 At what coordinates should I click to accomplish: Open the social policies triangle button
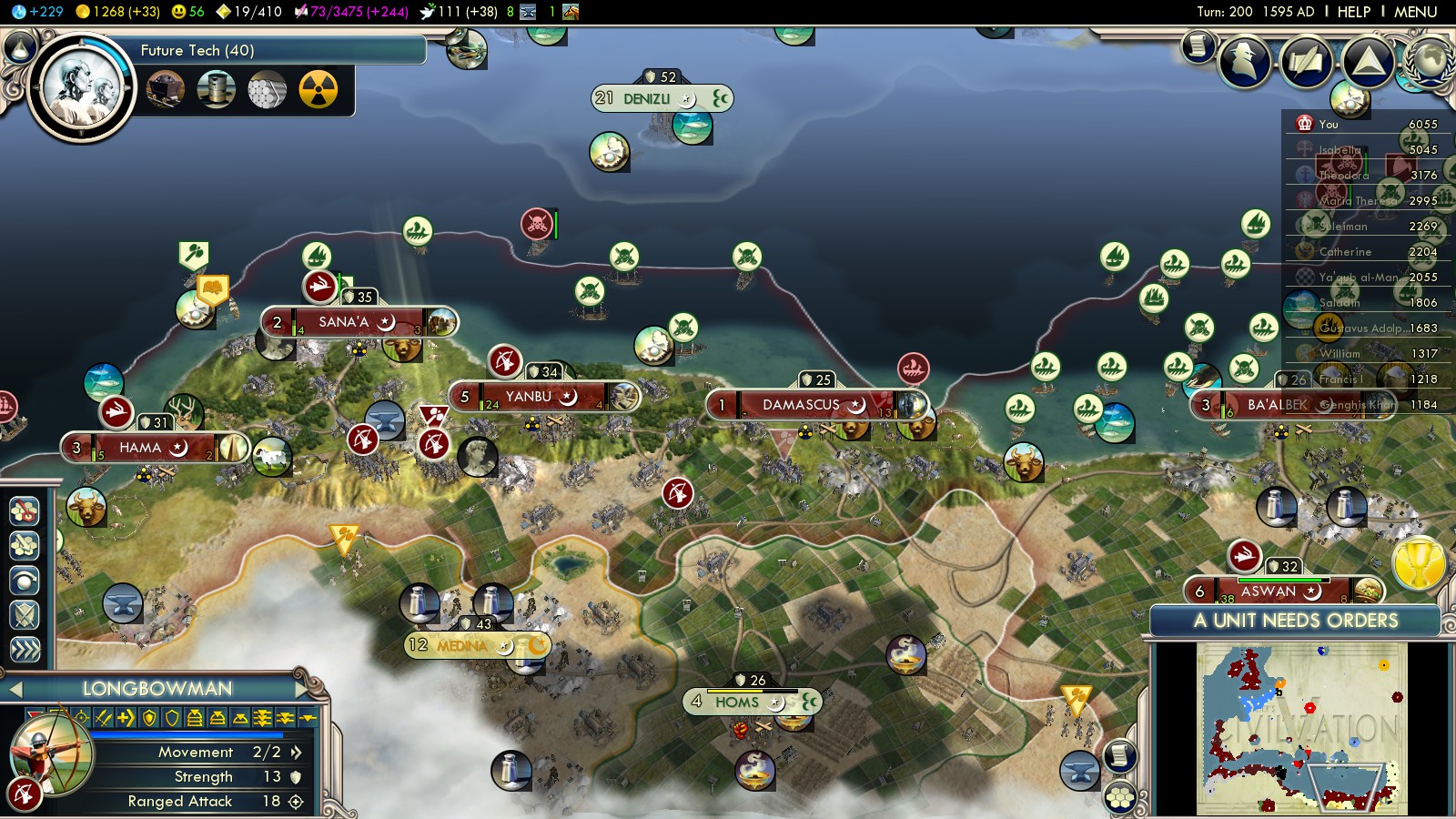(1368, 62)
